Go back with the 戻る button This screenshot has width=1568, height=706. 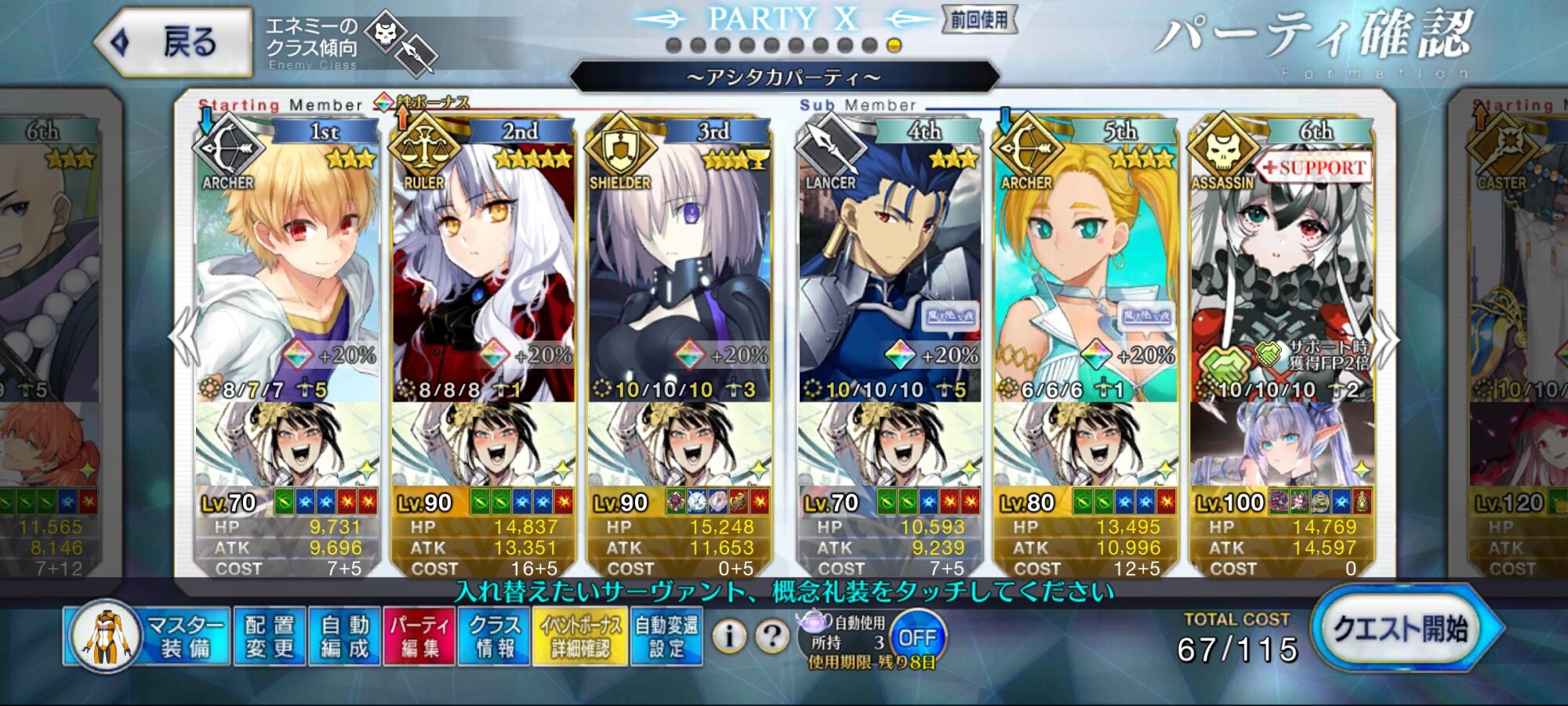coord(174,42)
